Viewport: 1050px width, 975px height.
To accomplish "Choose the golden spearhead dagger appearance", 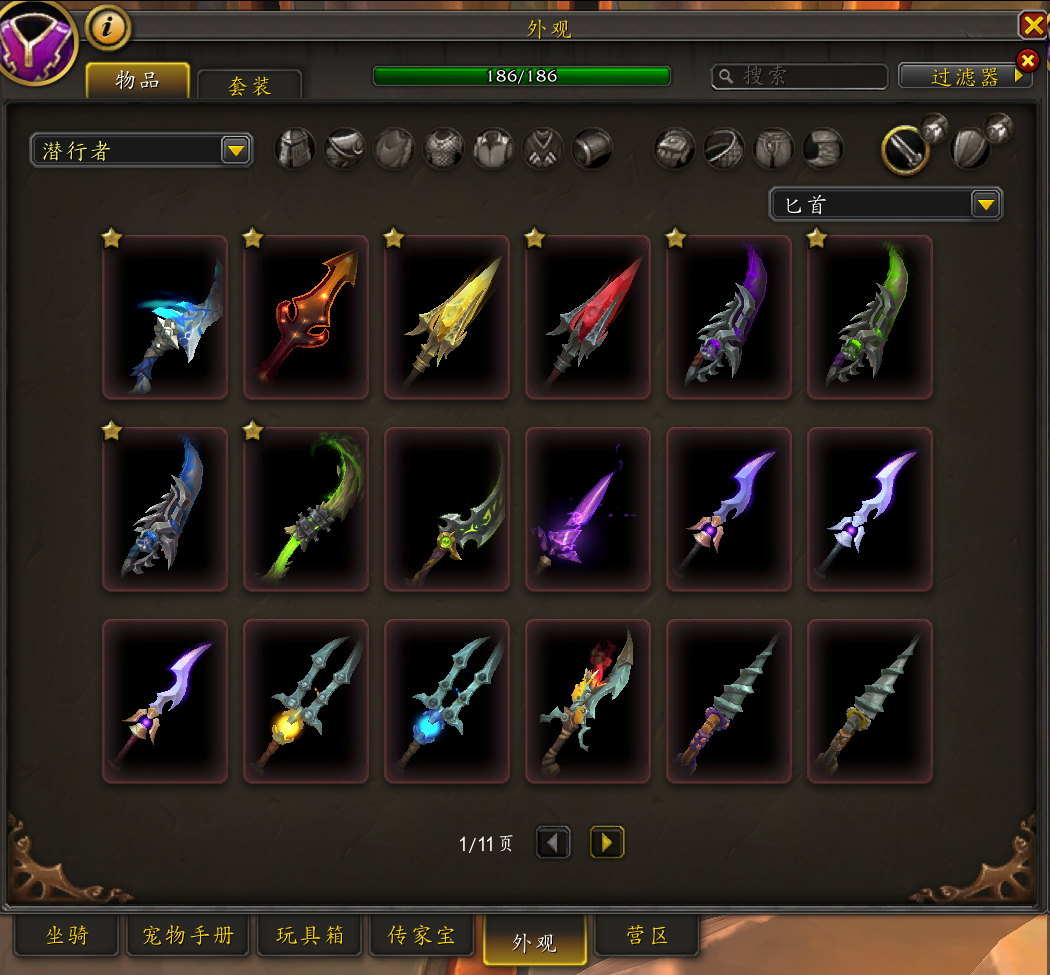I will 447,317.
